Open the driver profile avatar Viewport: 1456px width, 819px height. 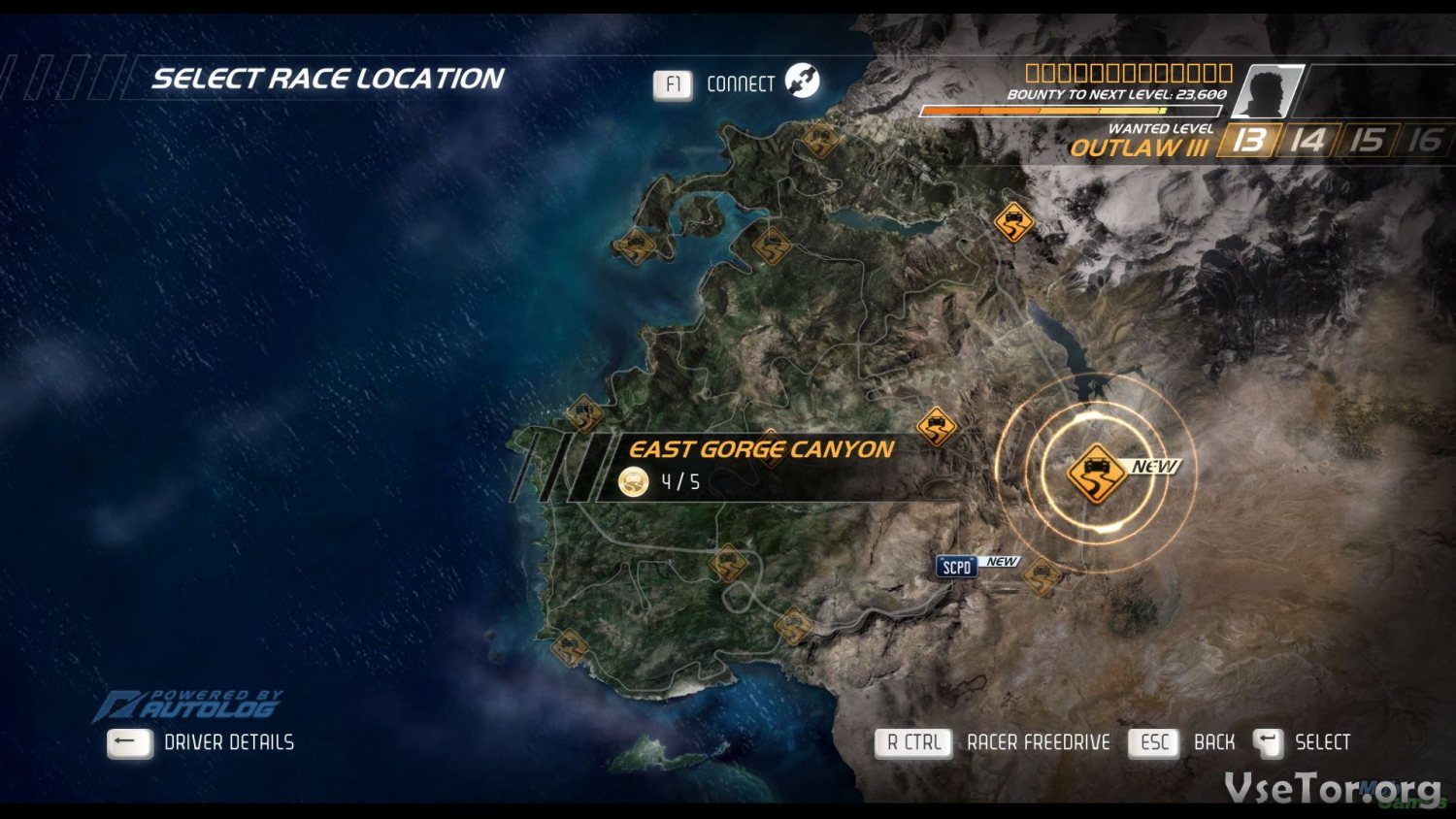tap(1271, 92)
